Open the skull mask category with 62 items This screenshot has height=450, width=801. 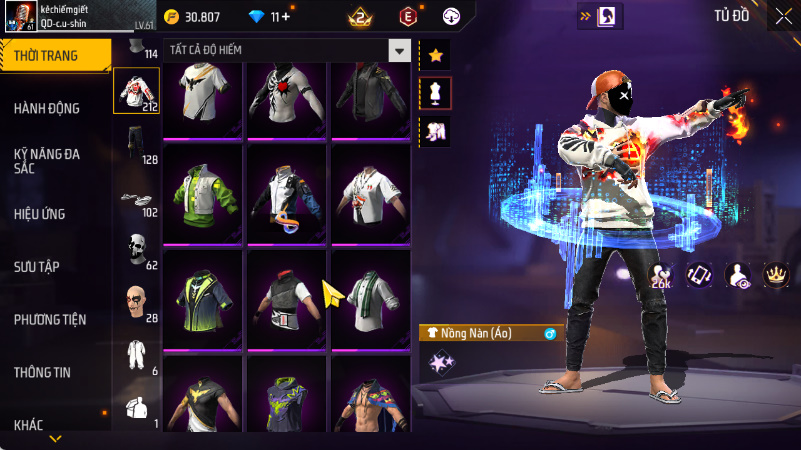pyautogui.click(x=136, y=250)
